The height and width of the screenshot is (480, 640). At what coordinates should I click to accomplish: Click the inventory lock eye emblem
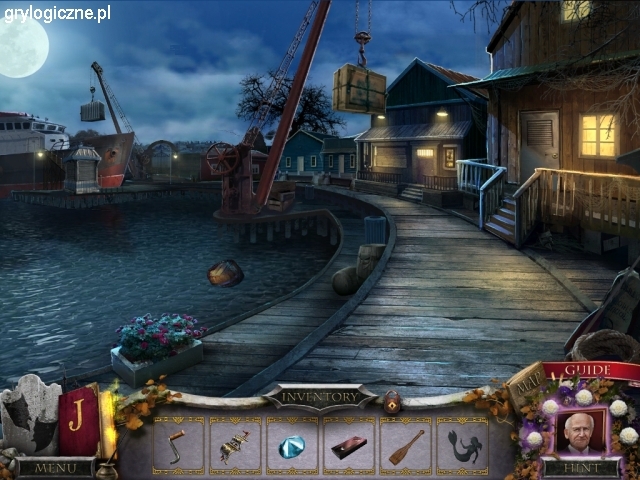(x=391, y=399)
